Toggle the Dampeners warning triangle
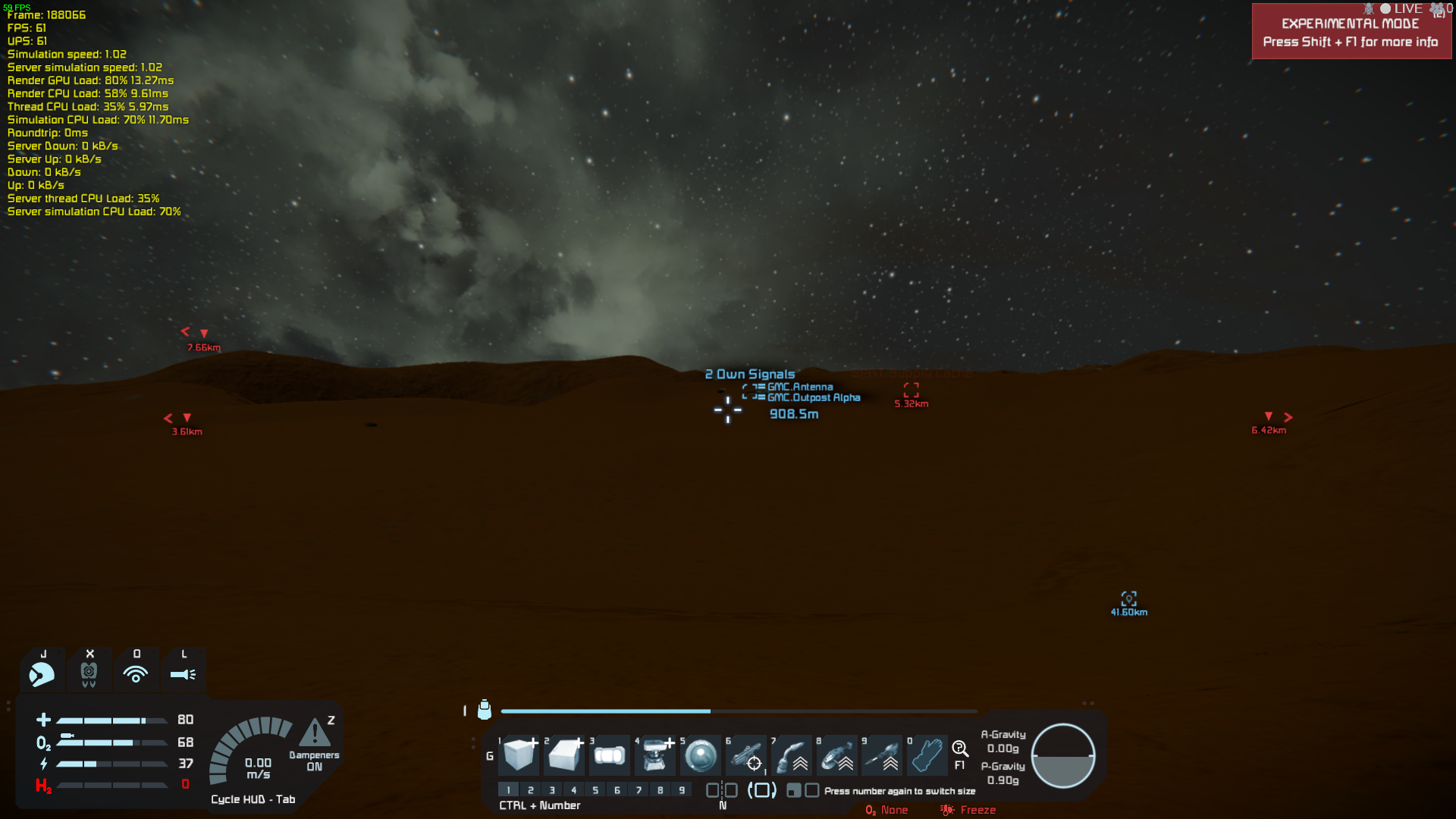1456x819 pixels. [x=314, y=733]
